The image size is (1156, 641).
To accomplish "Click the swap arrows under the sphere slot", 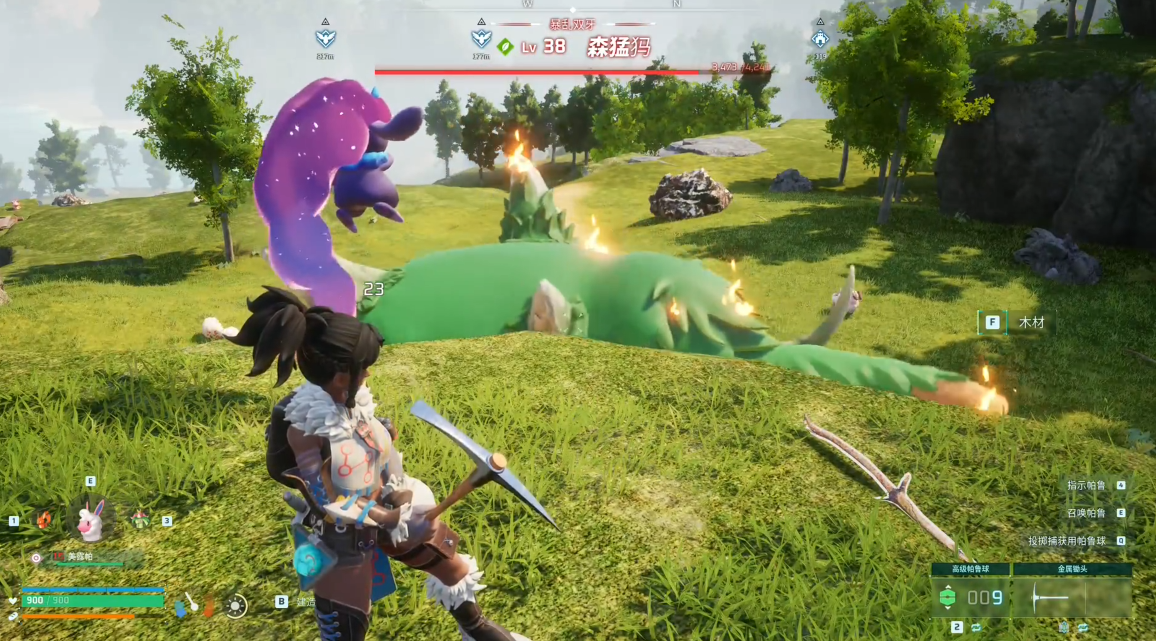I will pyautogui.click(x=976, y=627).
